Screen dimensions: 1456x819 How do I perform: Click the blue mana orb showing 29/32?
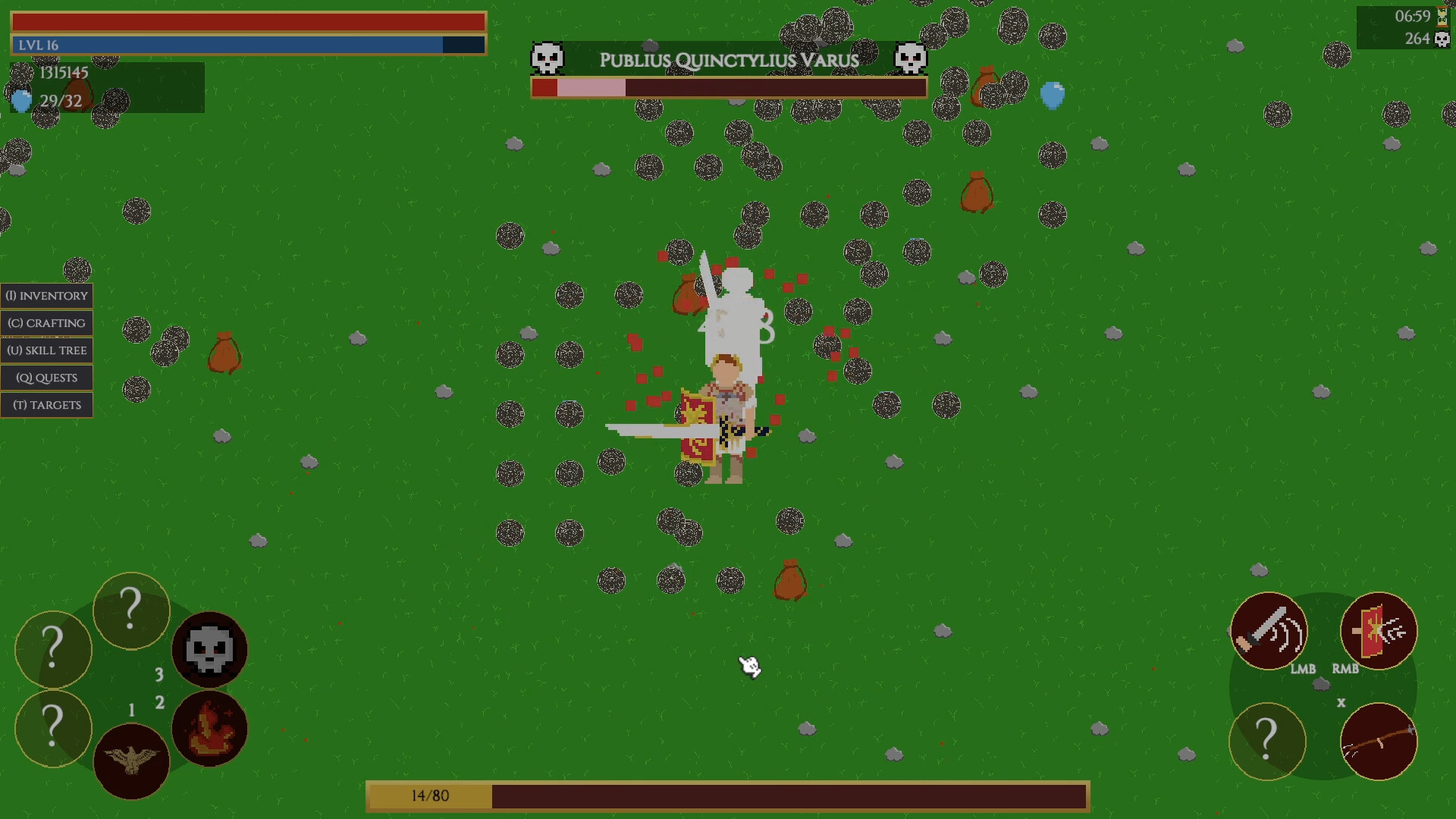pyautogui.click(x=20, y=100)
